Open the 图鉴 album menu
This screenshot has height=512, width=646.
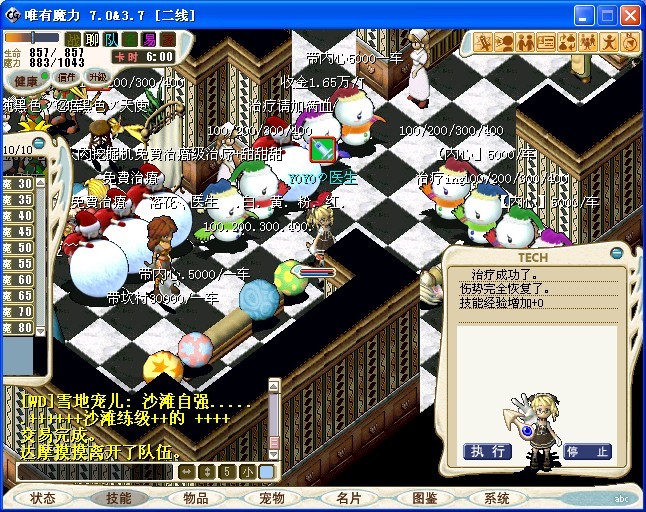(425, 498)
